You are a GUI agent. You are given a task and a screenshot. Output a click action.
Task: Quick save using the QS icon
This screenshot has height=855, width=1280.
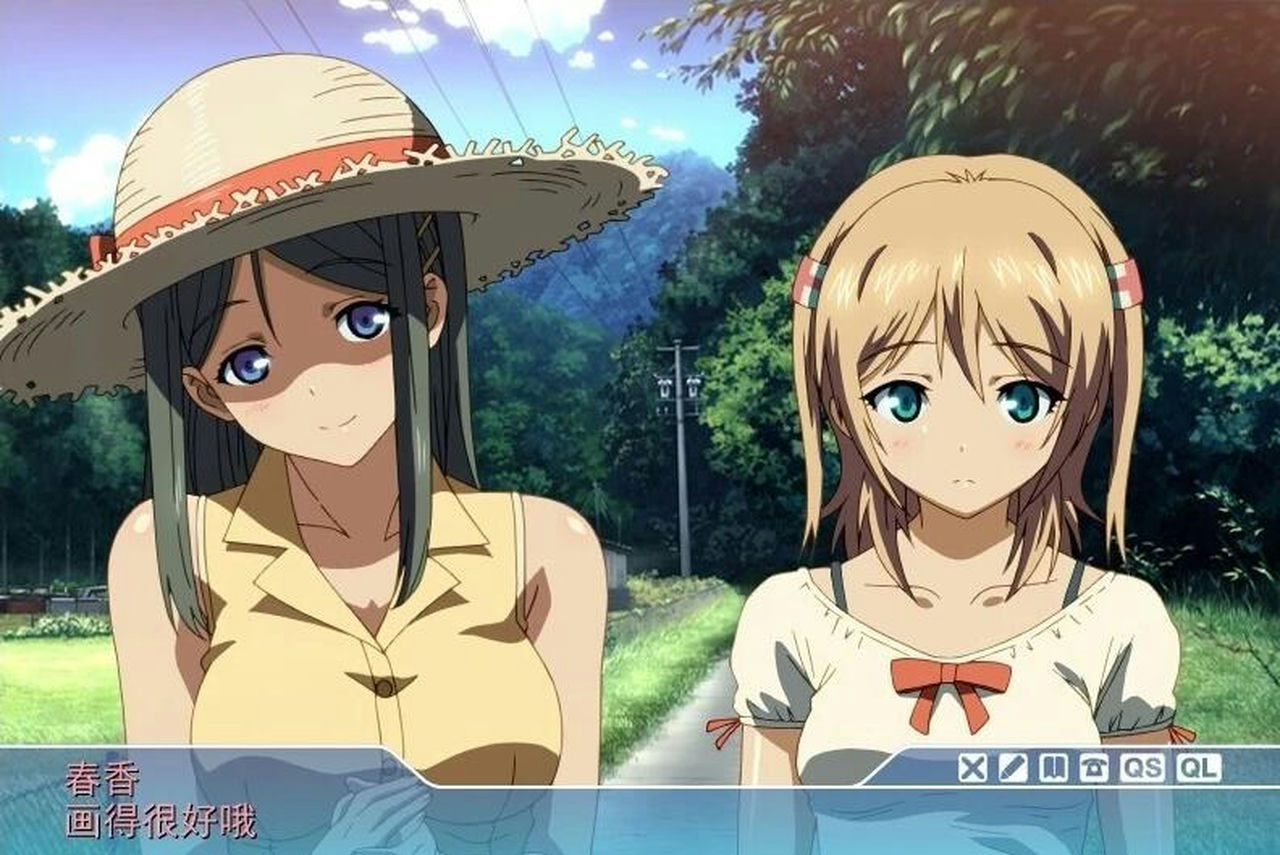pos(1144,768)
